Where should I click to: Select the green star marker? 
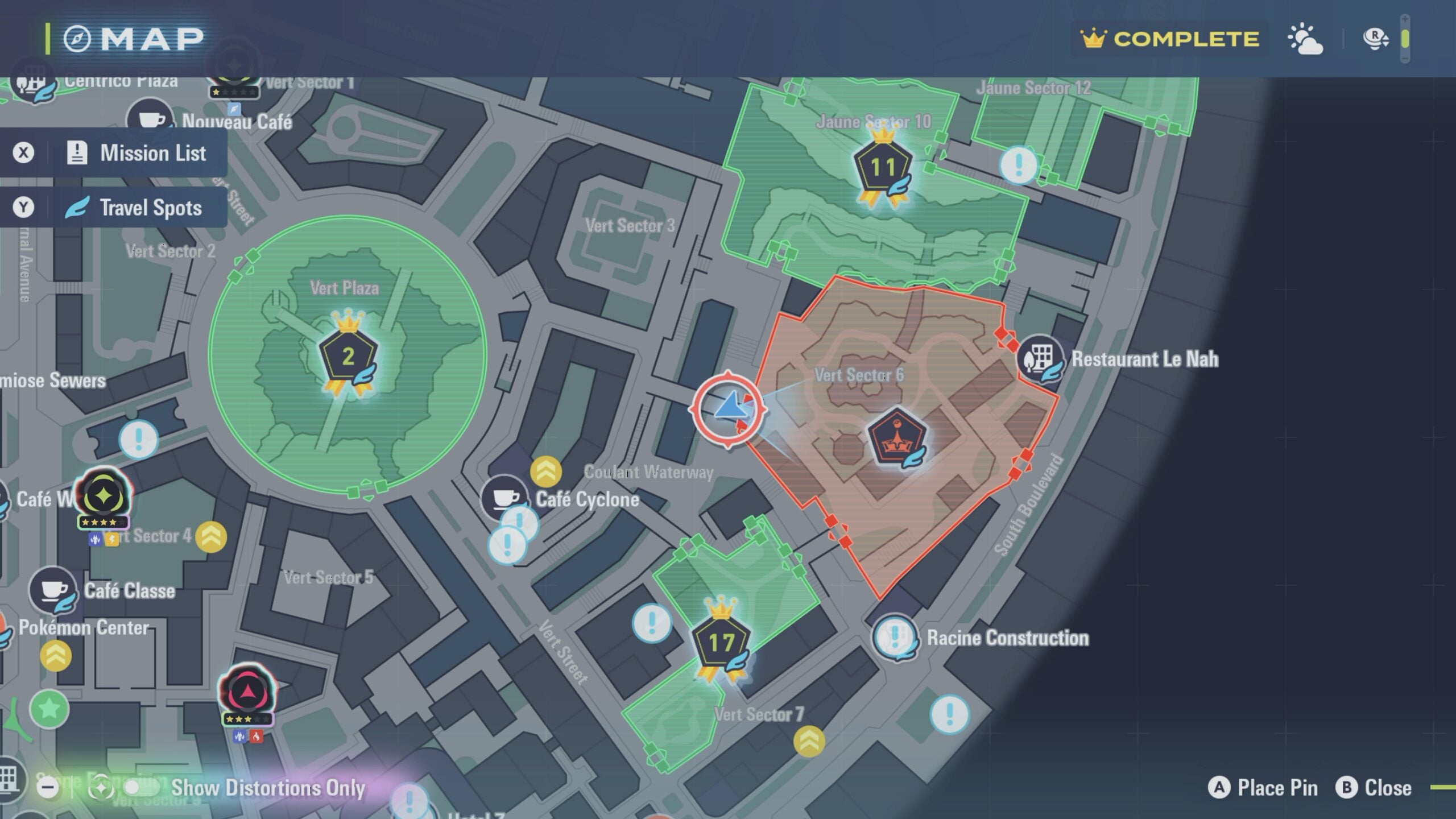(x=49, y=709)
